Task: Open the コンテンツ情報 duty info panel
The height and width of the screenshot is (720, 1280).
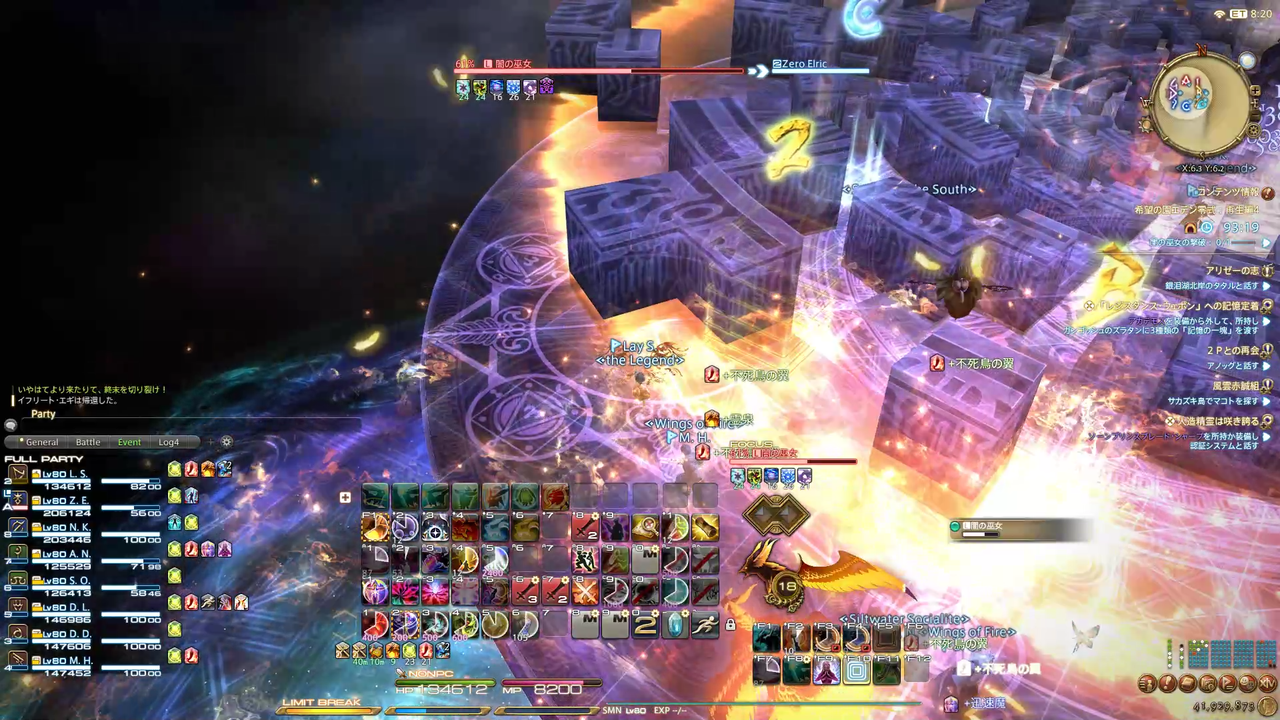Action: [1228, 193]
